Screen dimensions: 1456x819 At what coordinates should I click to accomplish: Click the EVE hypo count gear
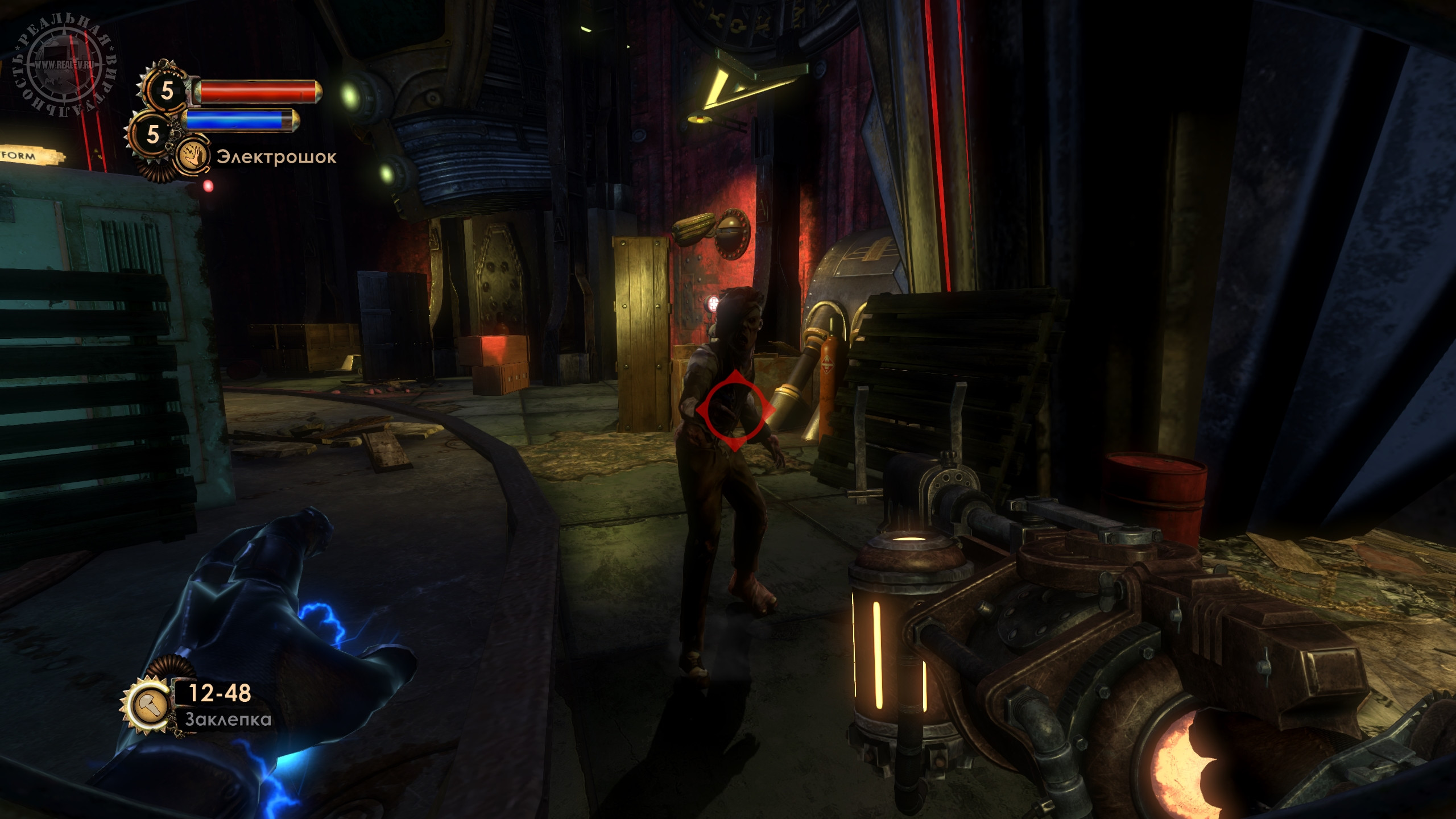click(x=152, y=134)
